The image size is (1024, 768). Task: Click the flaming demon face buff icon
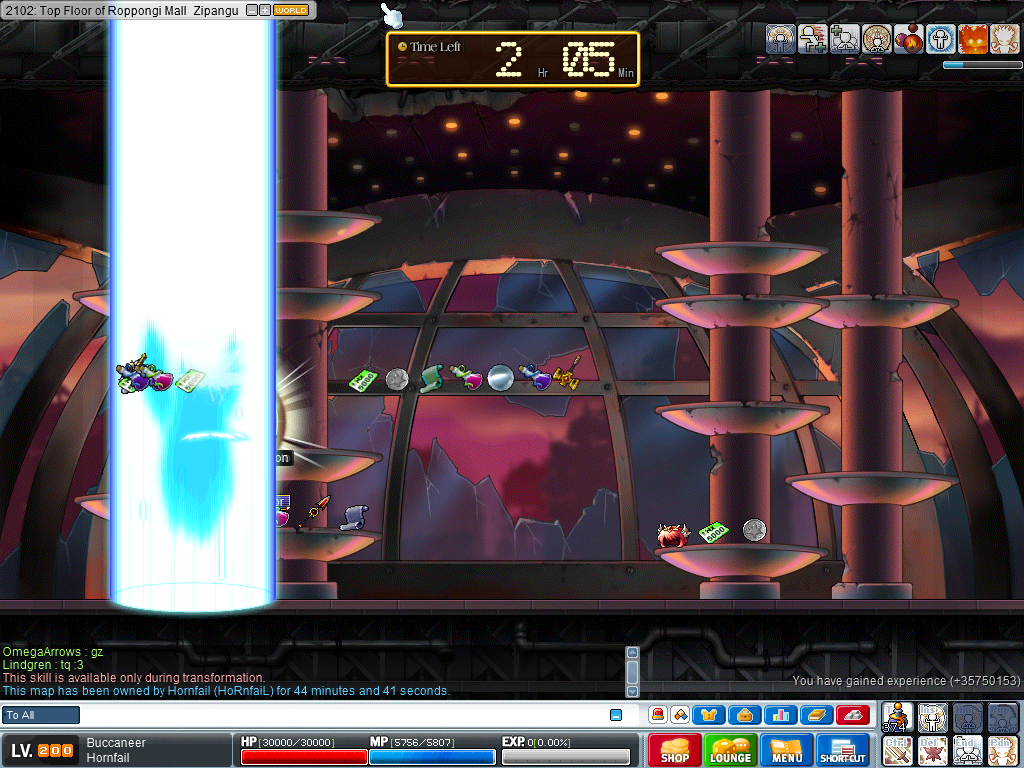coord(972,39)
